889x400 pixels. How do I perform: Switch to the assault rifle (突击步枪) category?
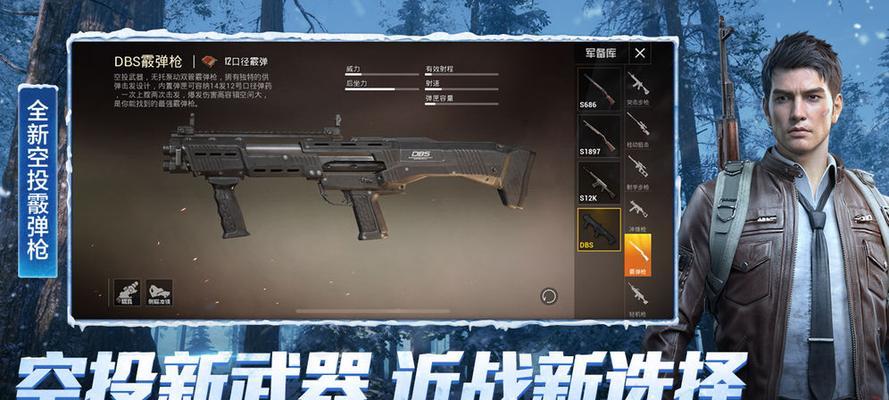click(637, 86)
